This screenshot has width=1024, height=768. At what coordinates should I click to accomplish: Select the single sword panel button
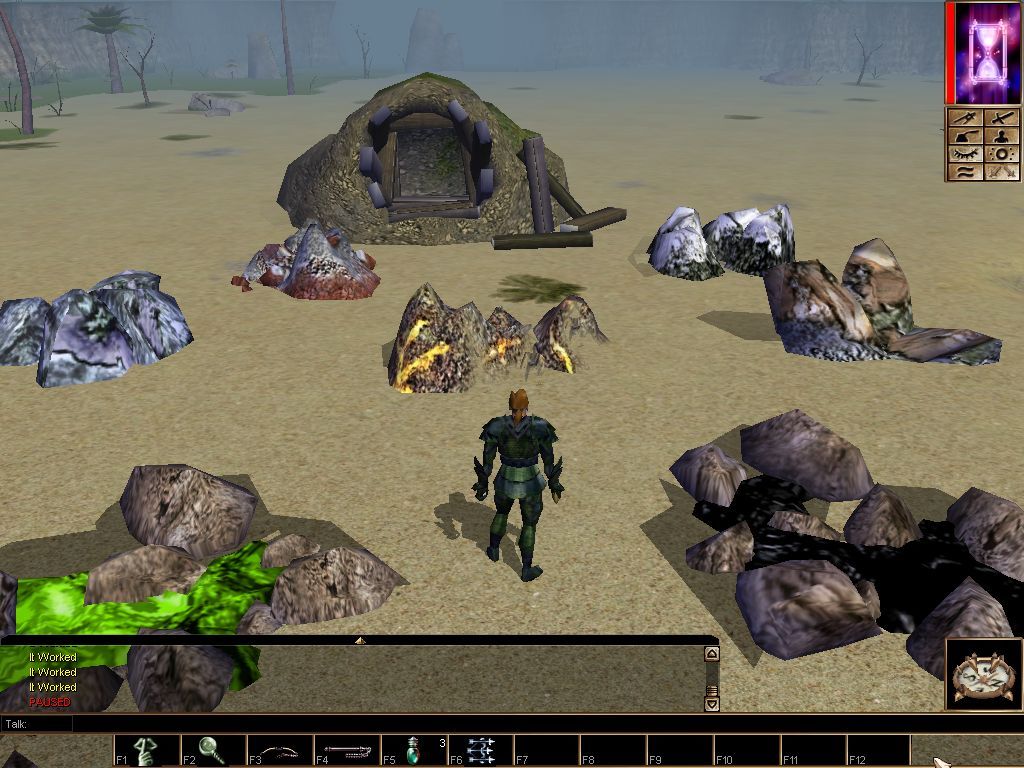click(x=1002, y=119)
